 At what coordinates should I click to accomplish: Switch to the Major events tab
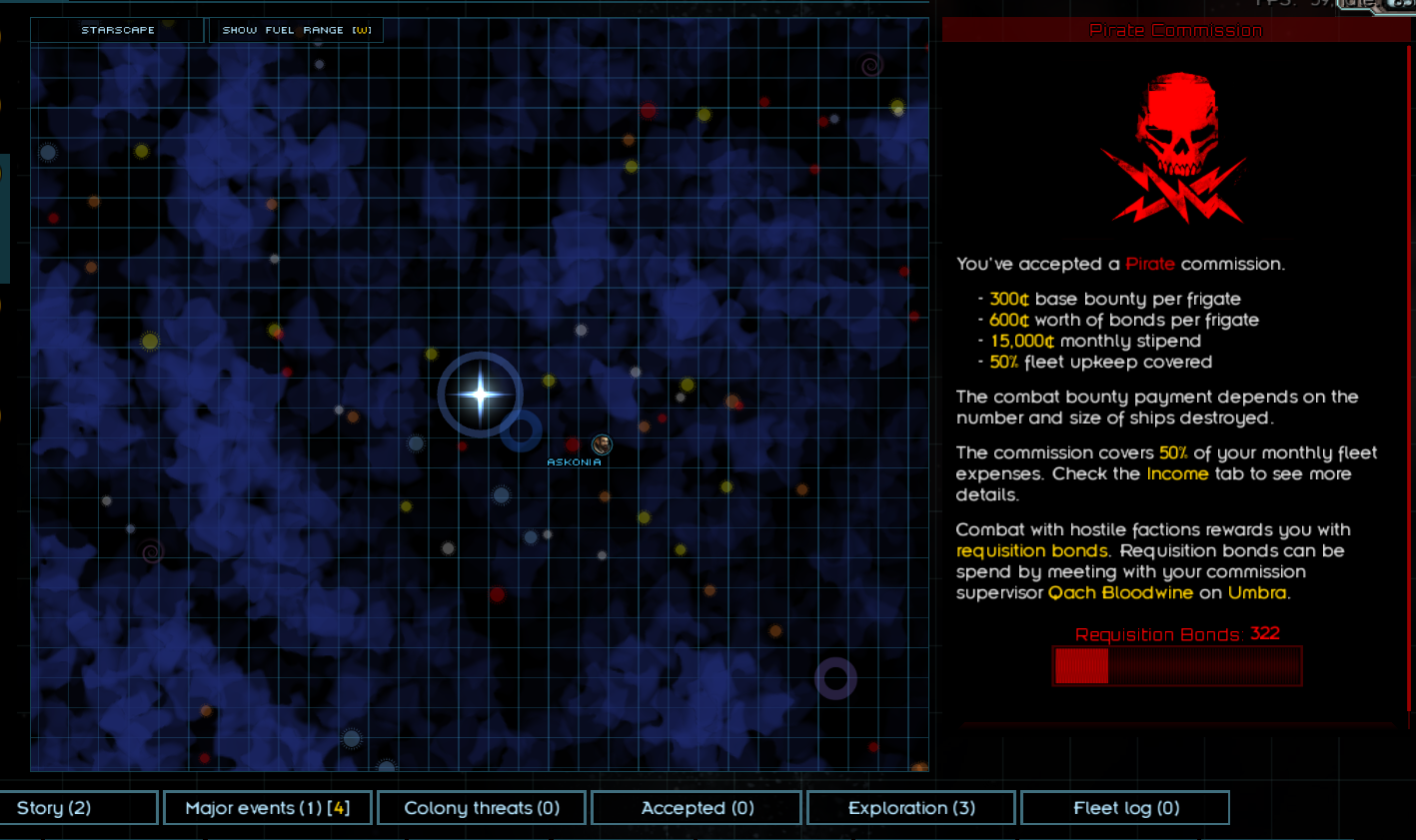point(267,808)
